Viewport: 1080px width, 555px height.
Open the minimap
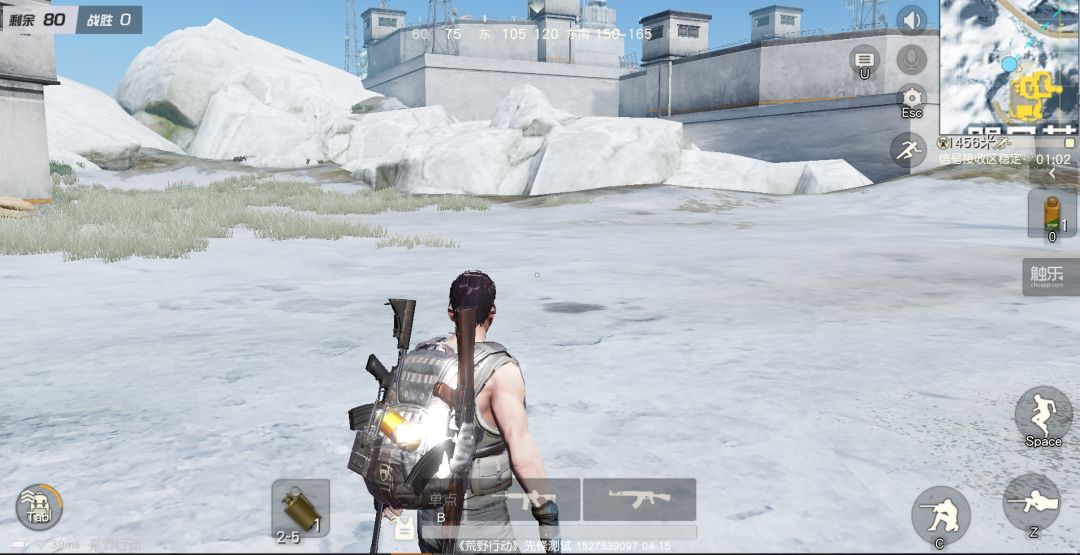coord(1009,66)
